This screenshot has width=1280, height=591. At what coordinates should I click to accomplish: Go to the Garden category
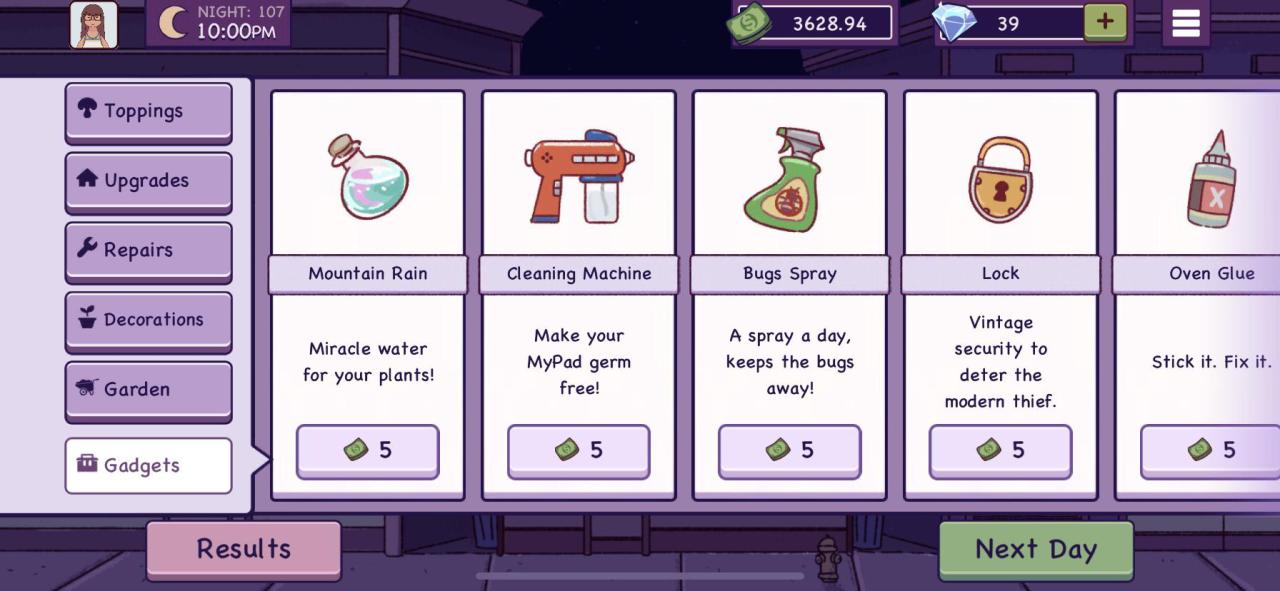point(148,389)
